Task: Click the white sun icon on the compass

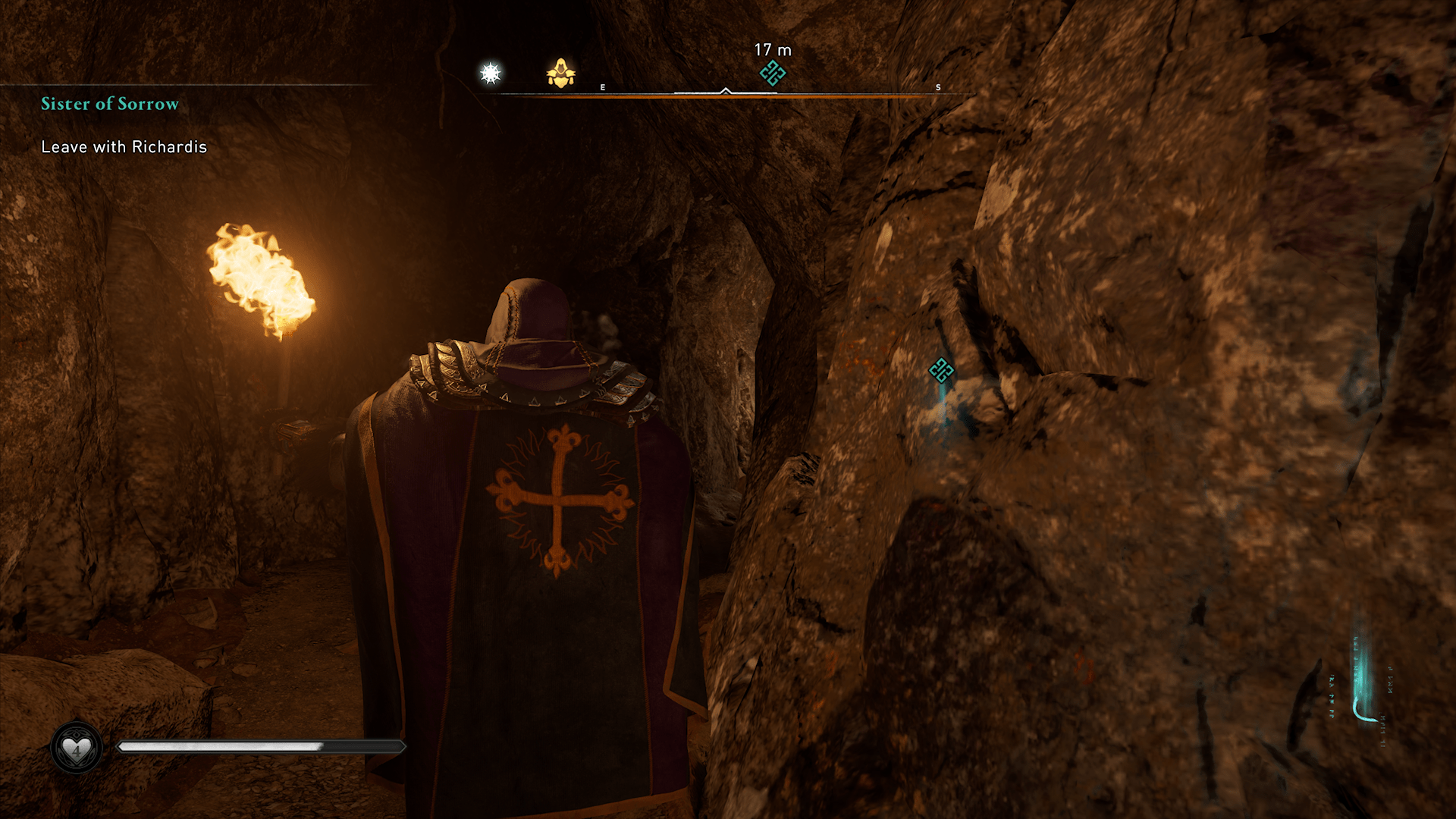Action: pyautogui.click(x=491, y=74)
